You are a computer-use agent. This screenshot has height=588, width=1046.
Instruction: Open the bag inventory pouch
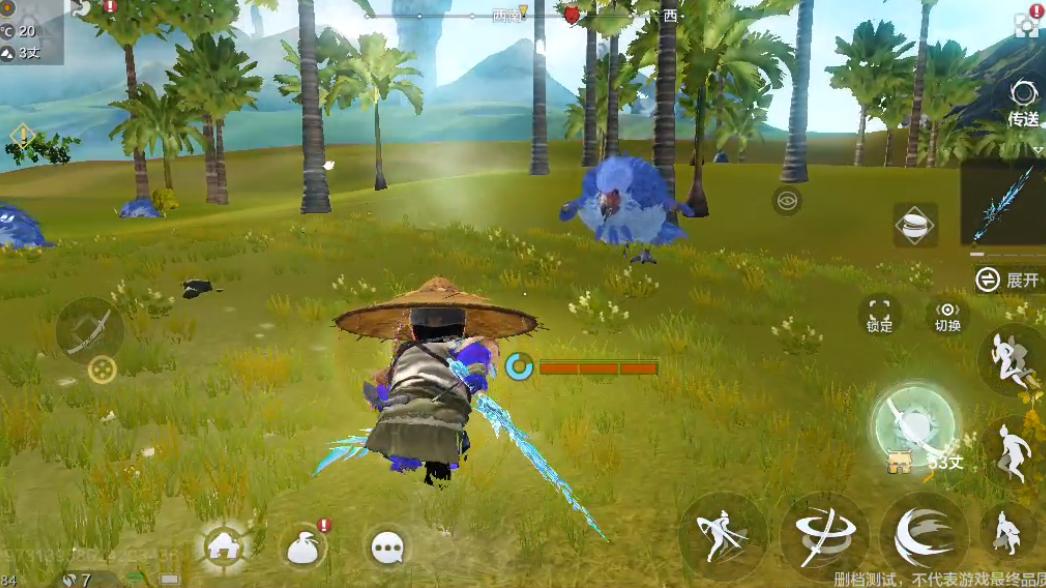(x=304, y=546)
